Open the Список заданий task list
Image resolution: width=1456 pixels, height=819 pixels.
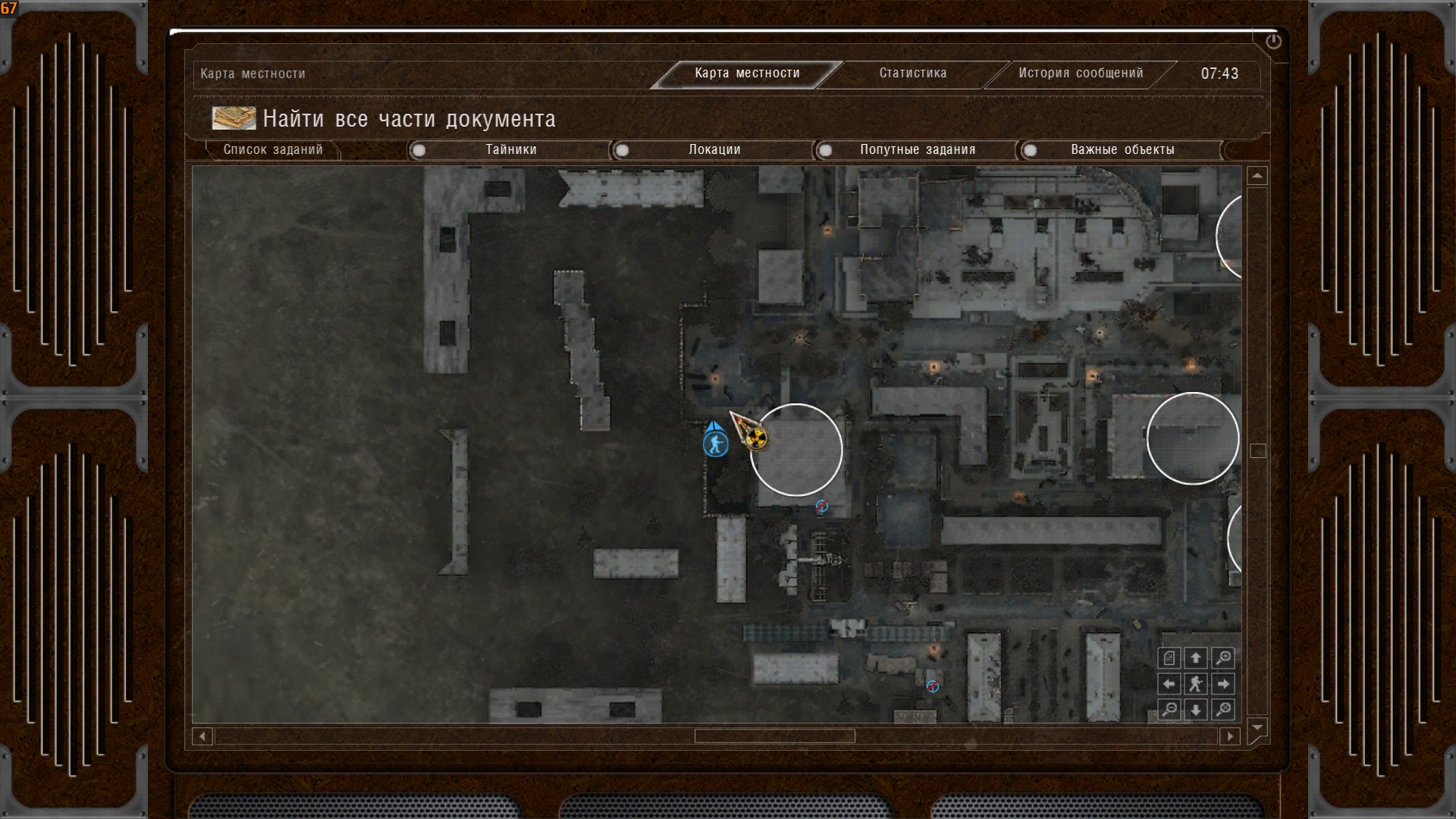pyautogui.click(x=273, y=150)
